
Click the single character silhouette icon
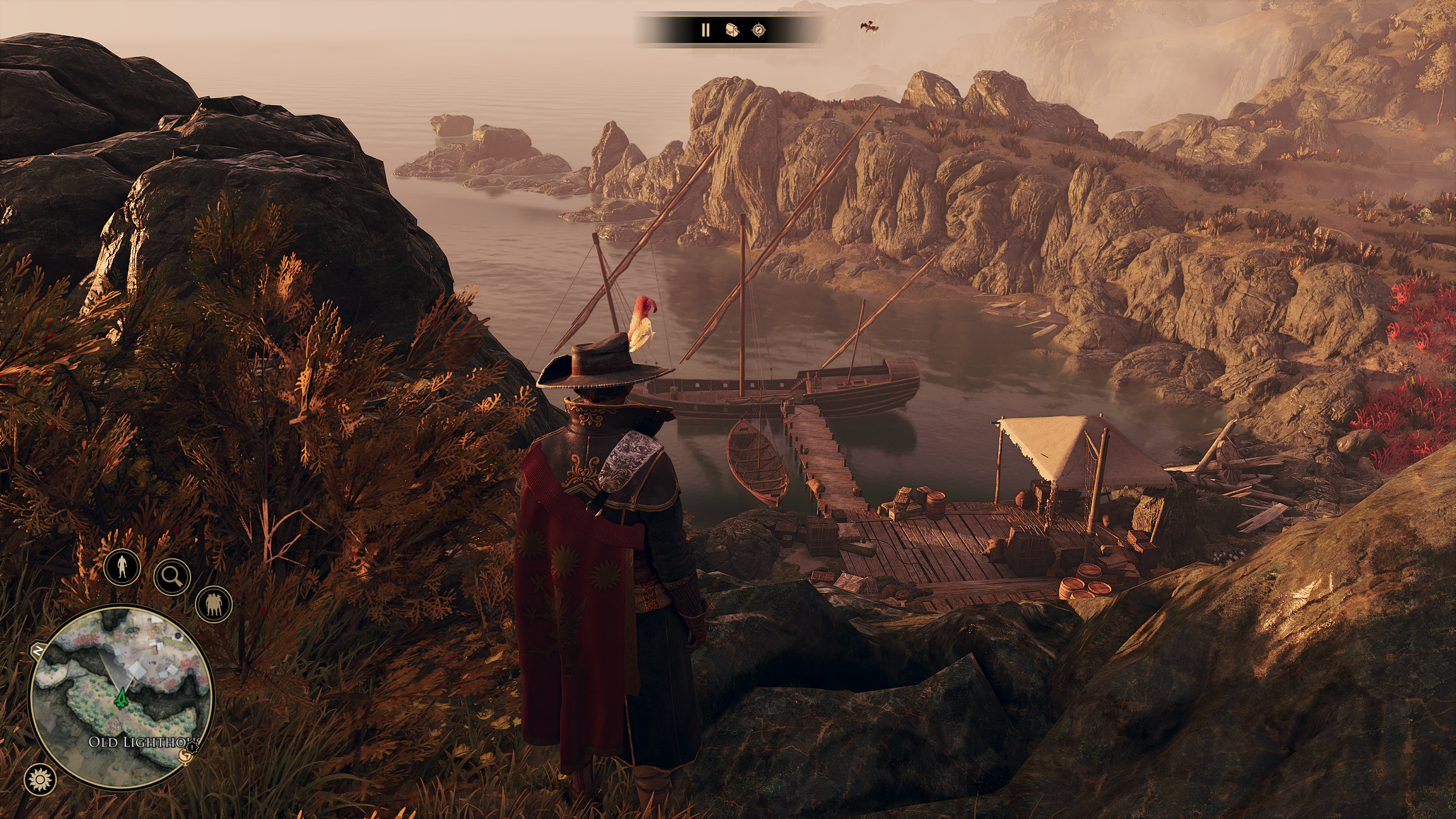pyautogui.click(x=122, y=566)
